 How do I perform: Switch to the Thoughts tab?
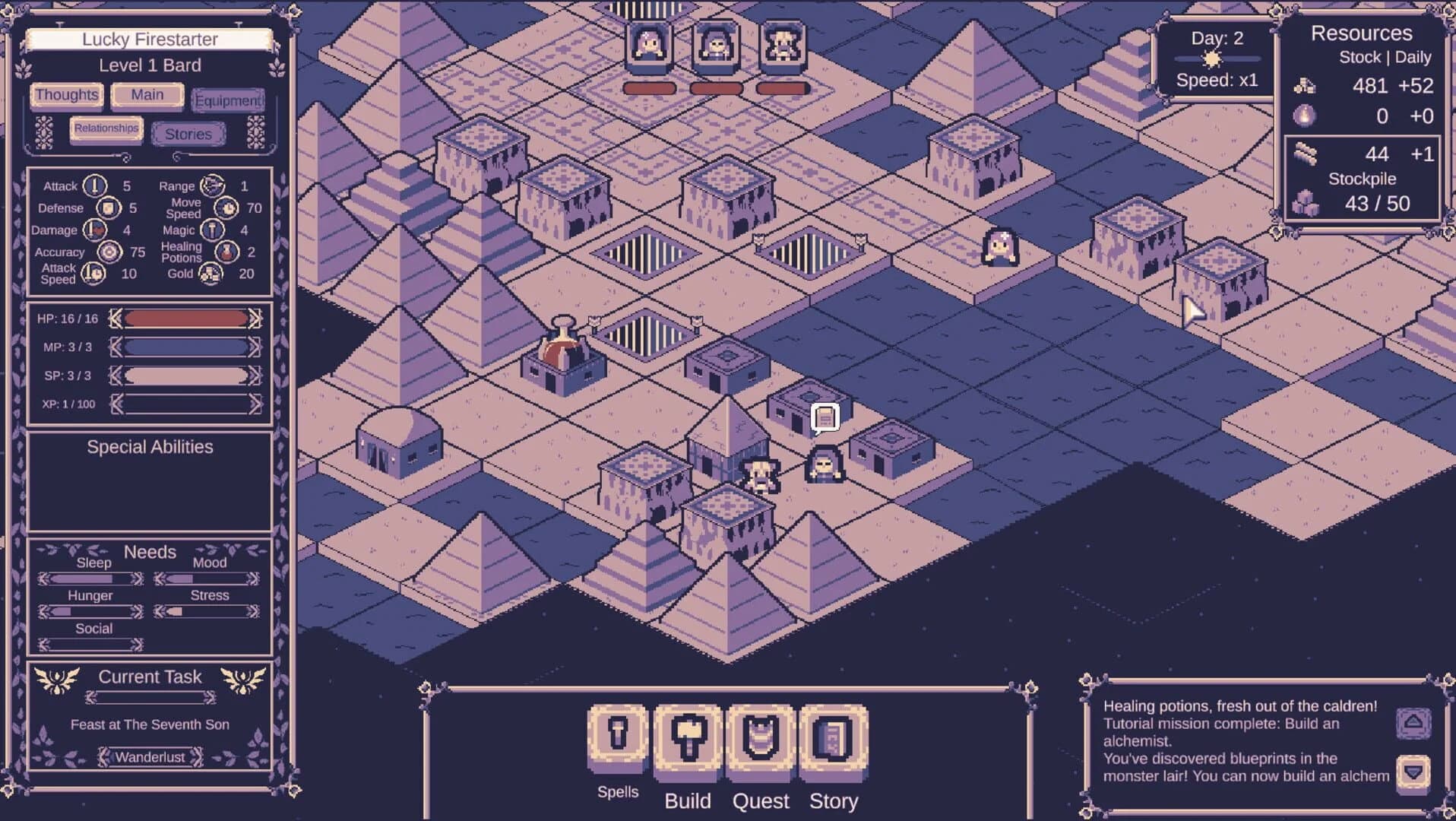(65, 95)
